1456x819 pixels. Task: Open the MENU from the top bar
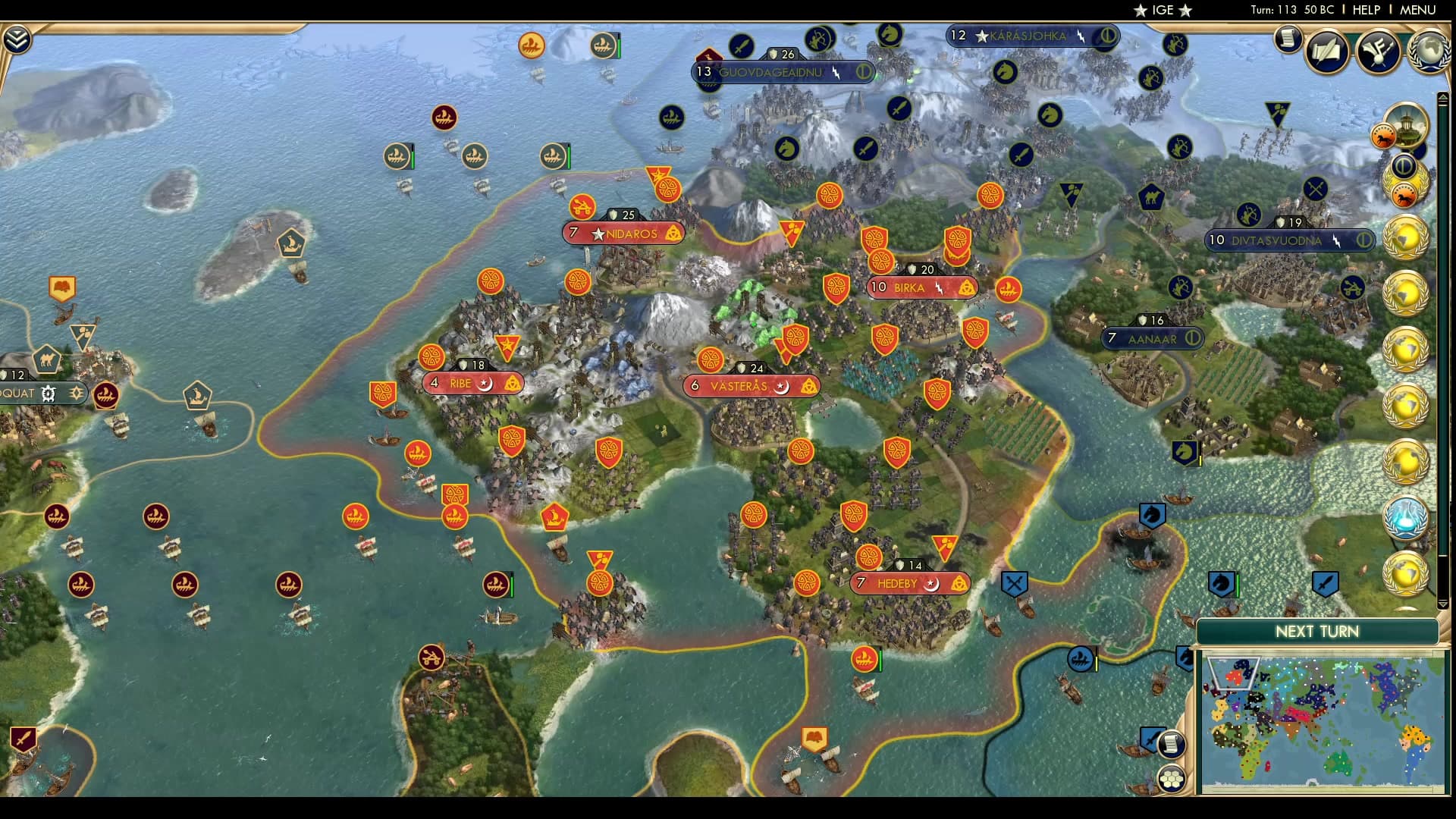point(1418,10)
